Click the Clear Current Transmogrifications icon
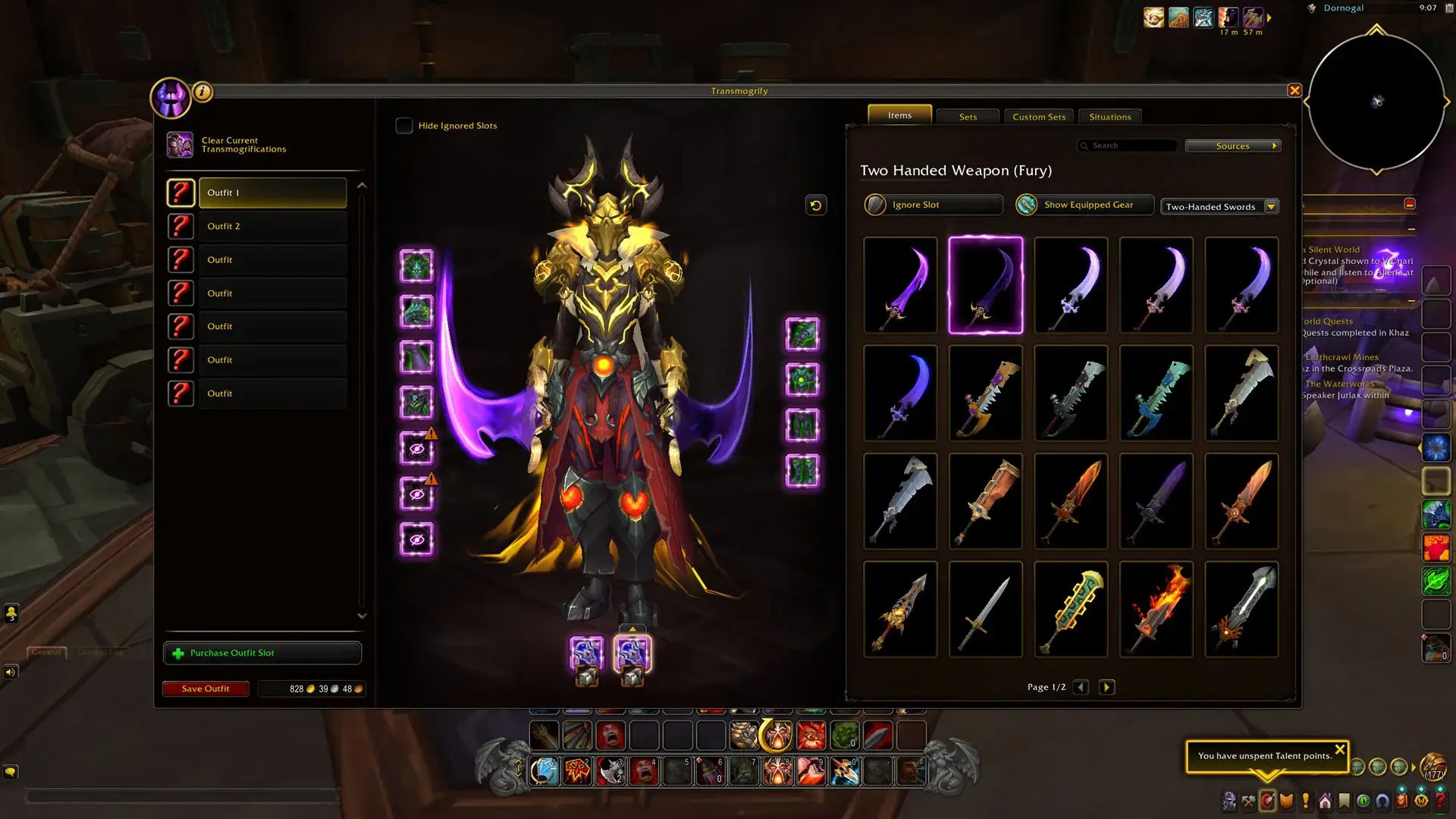 coord(180,144)
